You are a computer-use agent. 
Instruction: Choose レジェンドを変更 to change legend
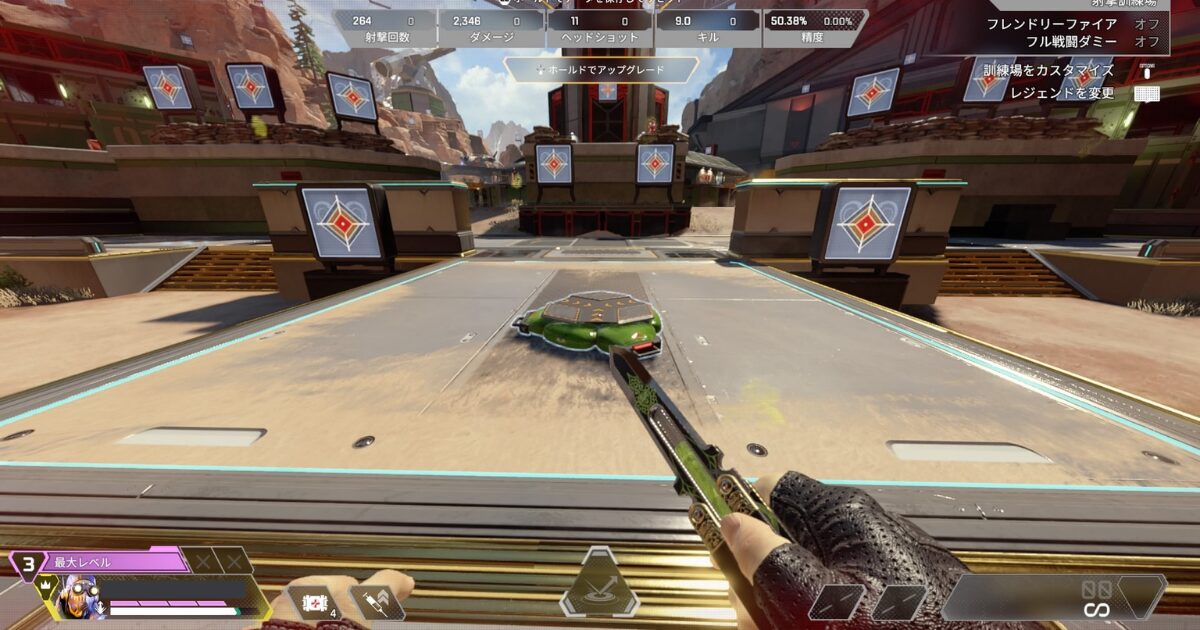[x=1062, y=93]
